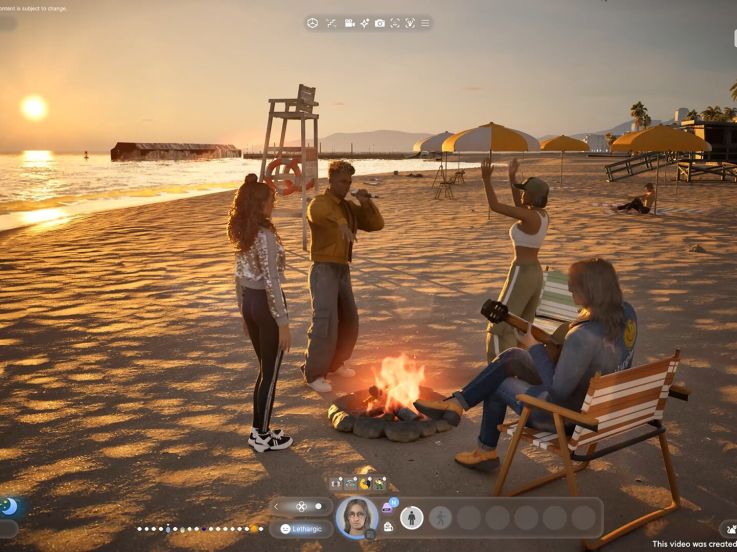Open the hamburger menu in top toolbar
The image size is (737, 552).
pos(425,23)
